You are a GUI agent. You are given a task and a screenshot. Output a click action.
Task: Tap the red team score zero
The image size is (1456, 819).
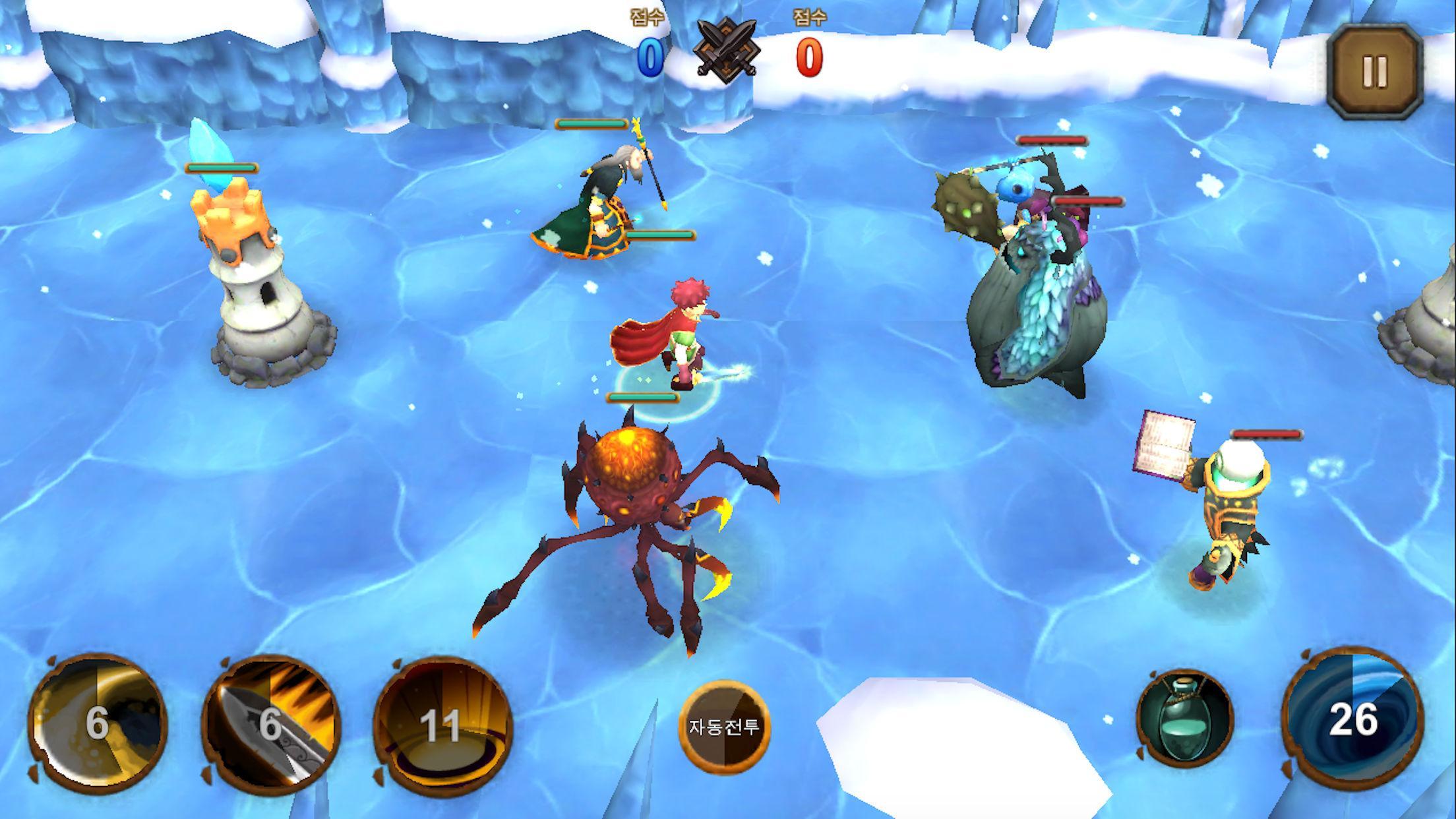point(808,56)
